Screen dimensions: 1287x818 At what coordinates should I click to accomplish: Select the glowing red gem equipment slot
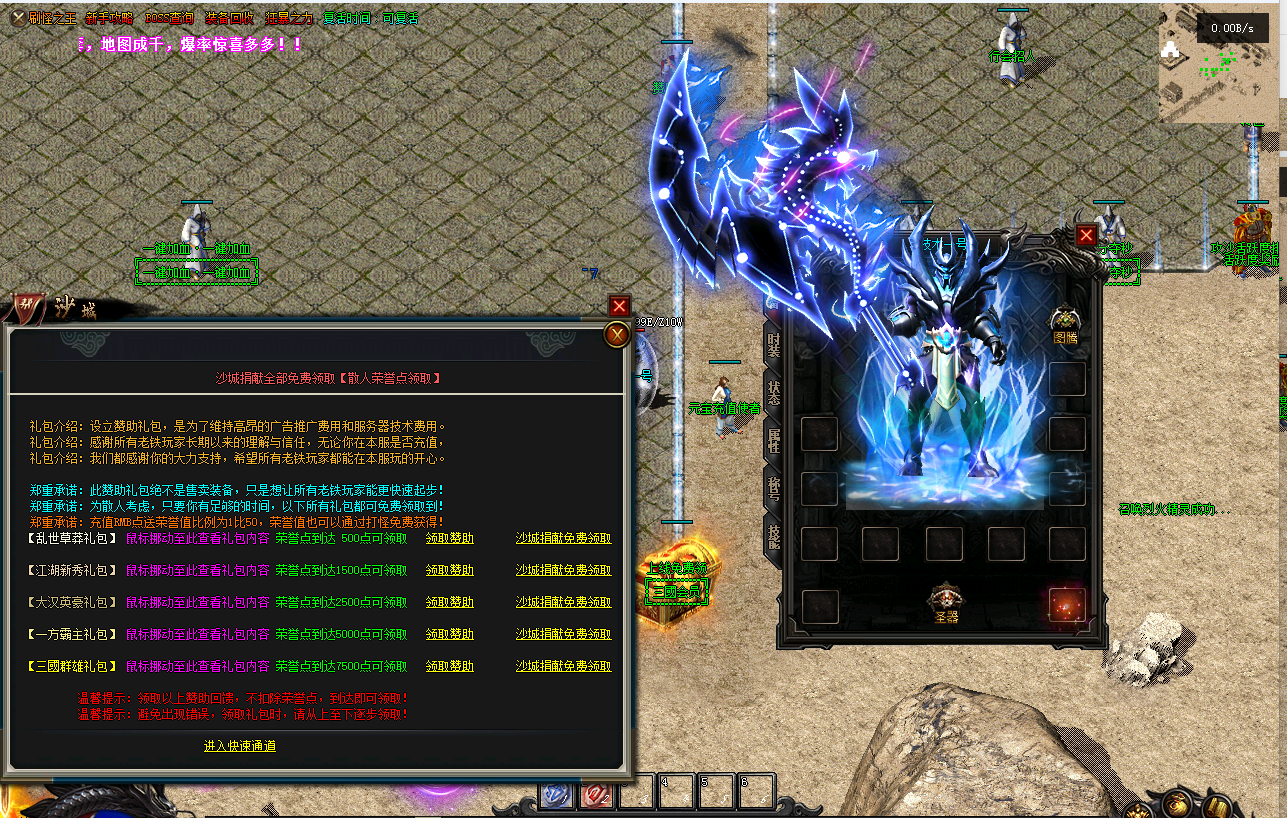click(x=1066, y=605)
